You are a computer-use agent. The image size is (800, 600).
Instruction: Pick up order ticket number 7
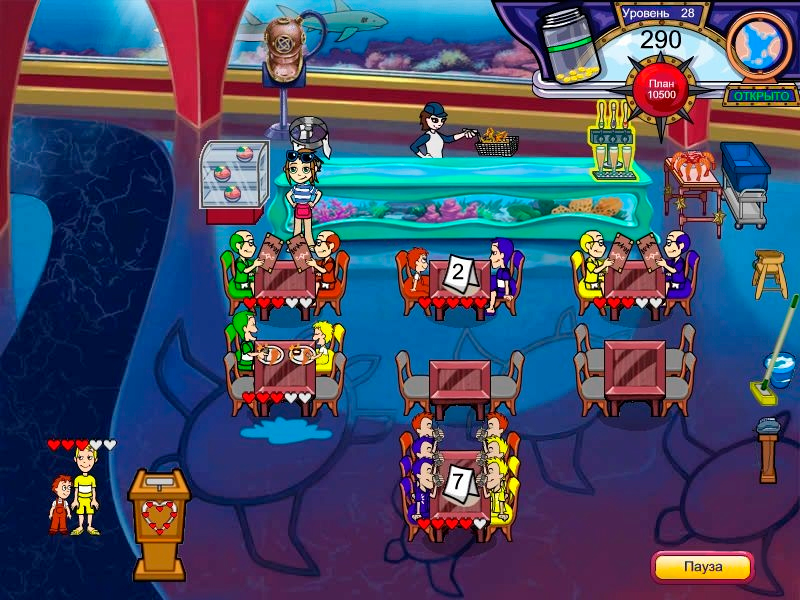pos(459,482)
